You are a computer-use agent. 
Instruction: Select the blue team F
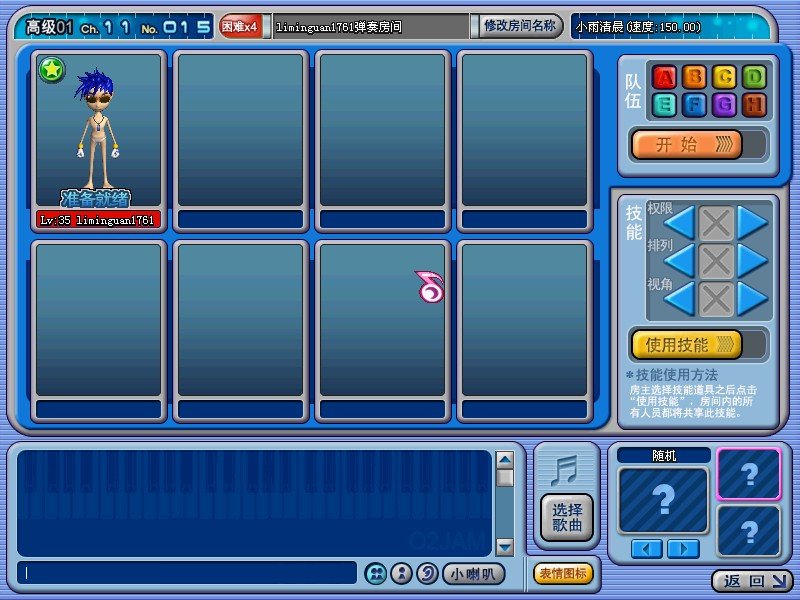click(x=694, y=104)
